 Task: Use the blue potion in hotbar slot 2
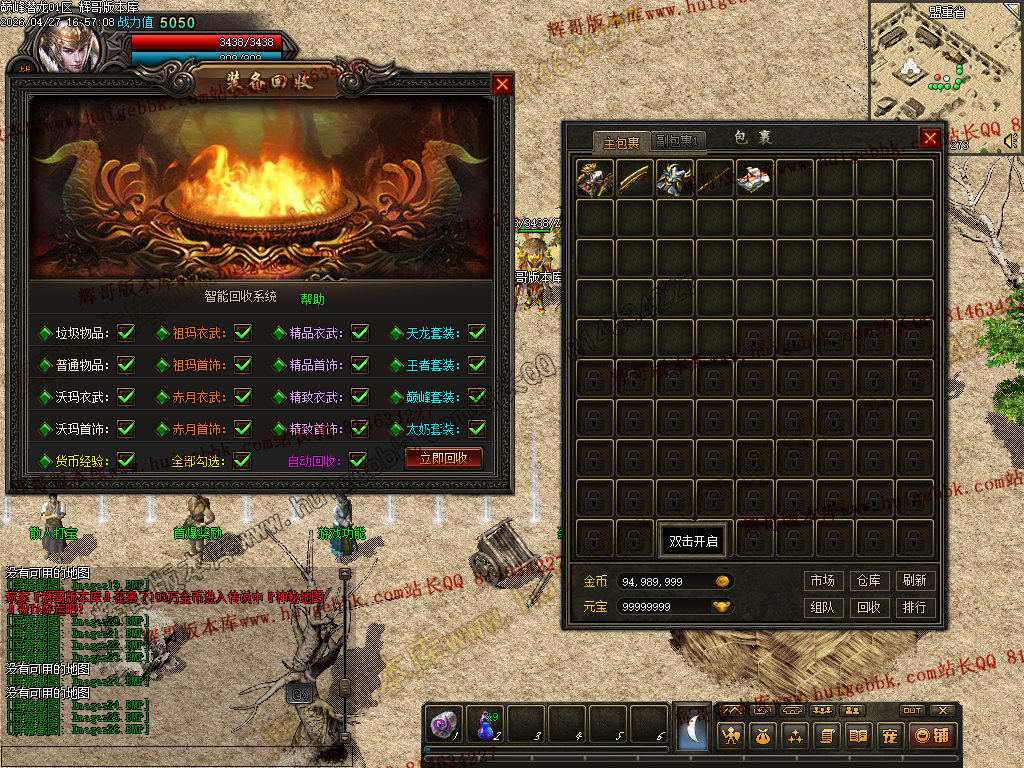(x=485, y=724)
